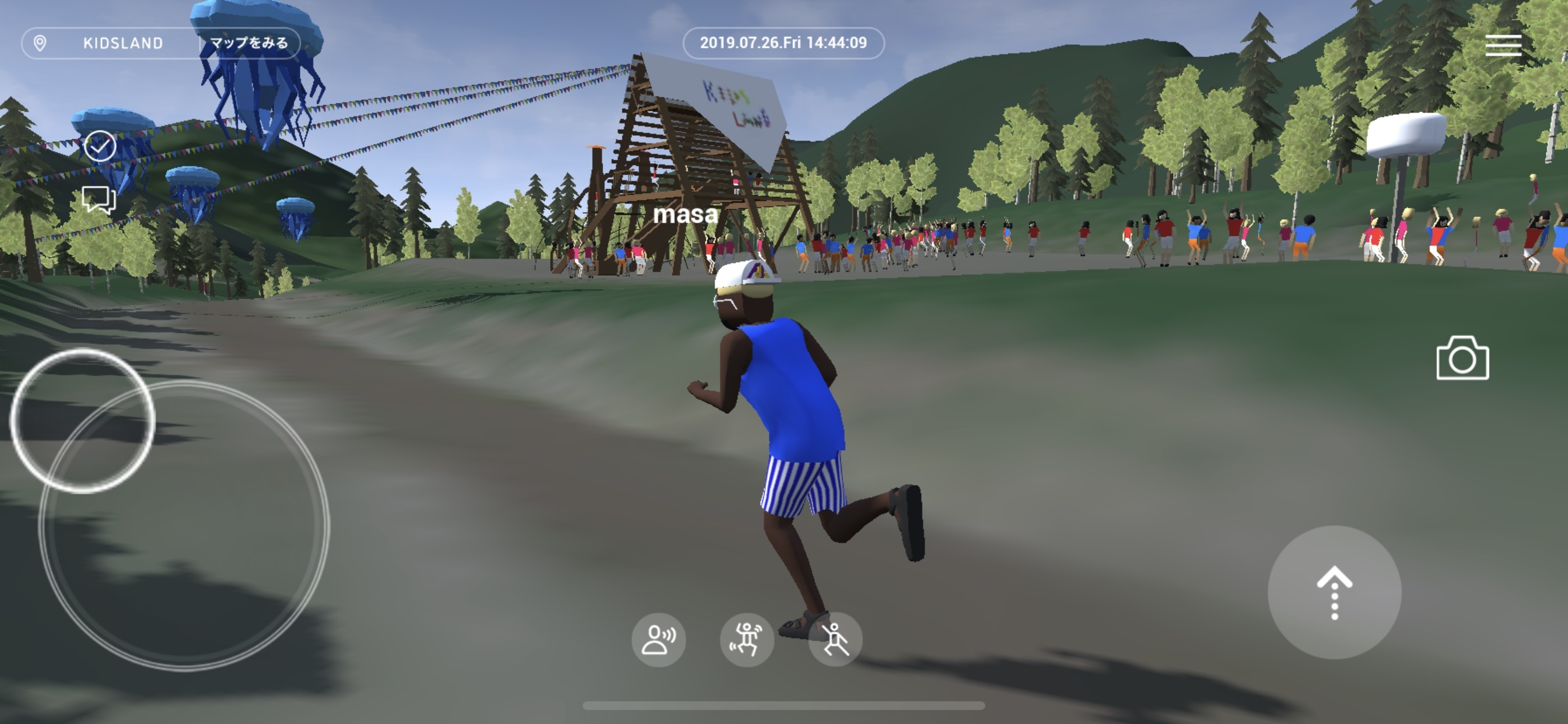Tap the jump arrow button

(1334, 592)
